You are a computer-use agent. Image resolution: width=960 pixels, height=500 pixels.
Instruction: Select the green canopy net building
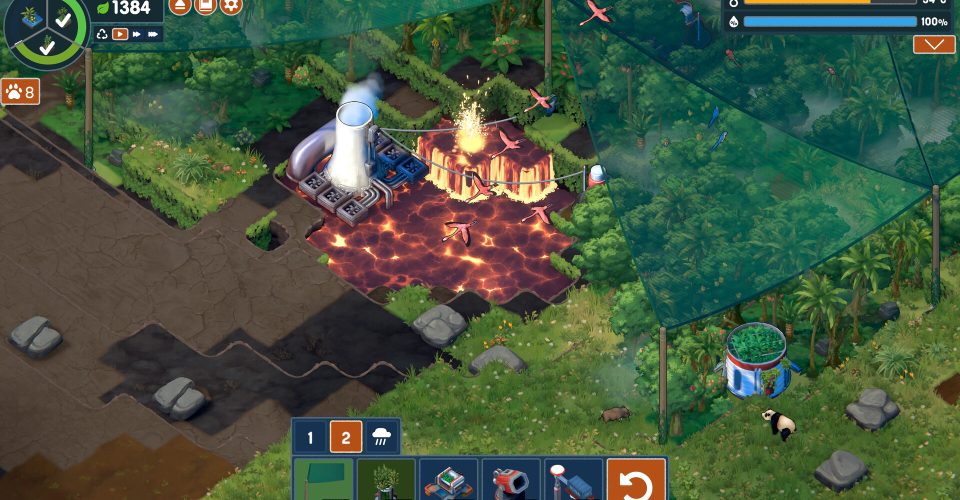click(324, 480)
